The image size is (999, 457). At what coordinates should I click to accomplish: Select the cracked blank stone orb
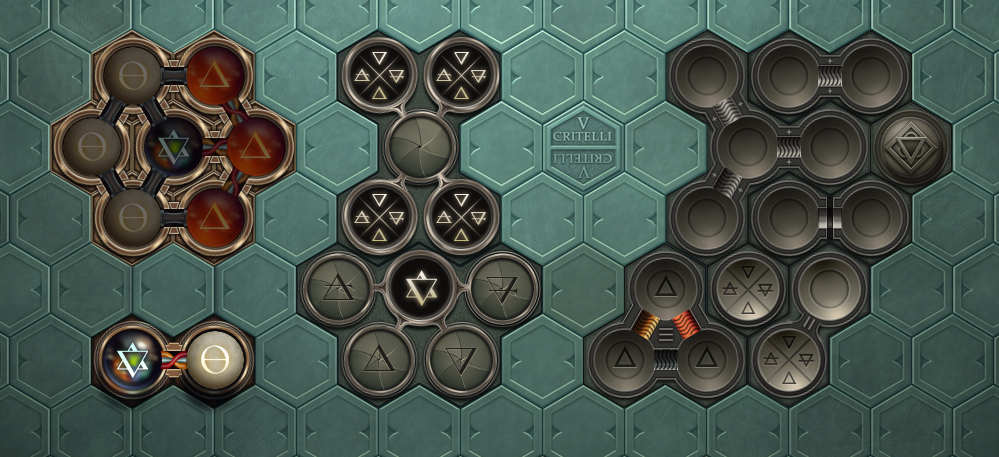(420, 147)
